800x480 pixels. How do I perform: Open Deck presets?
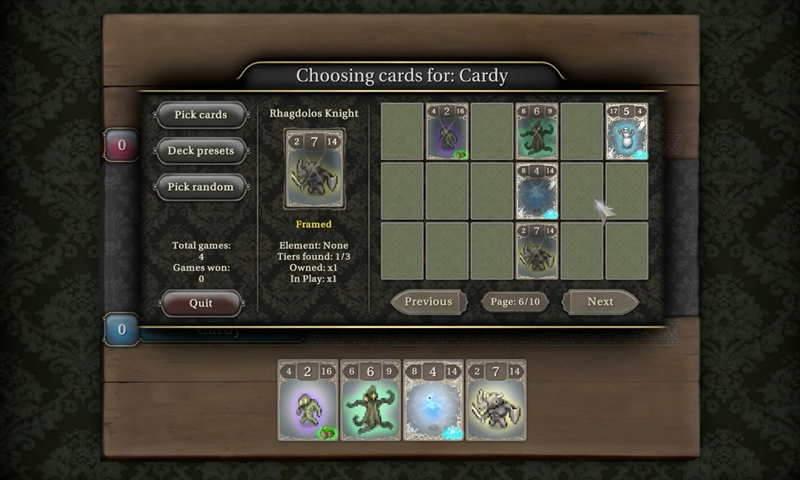point(201,151)
